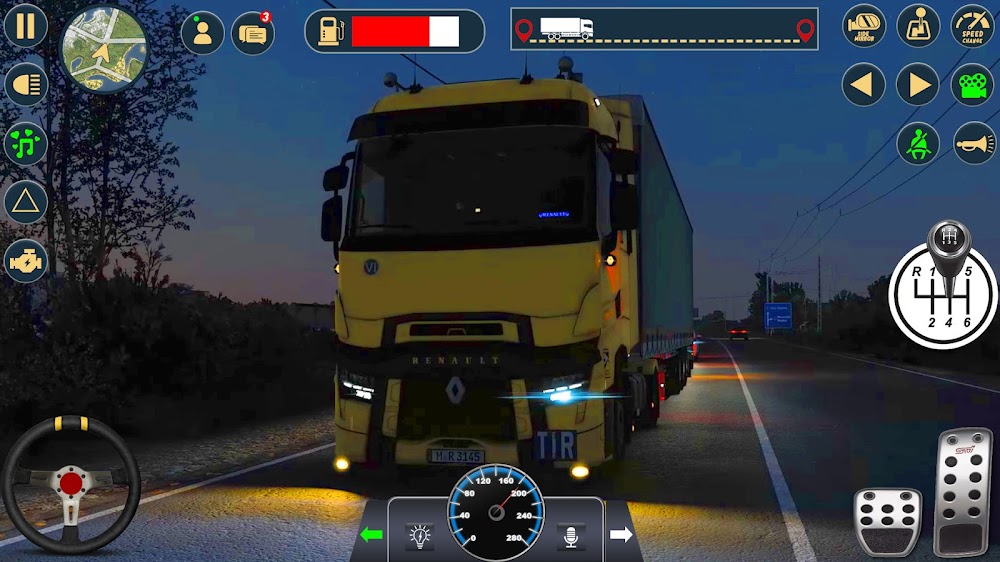Switch camera with the green camera icon

tap(972, 85)
